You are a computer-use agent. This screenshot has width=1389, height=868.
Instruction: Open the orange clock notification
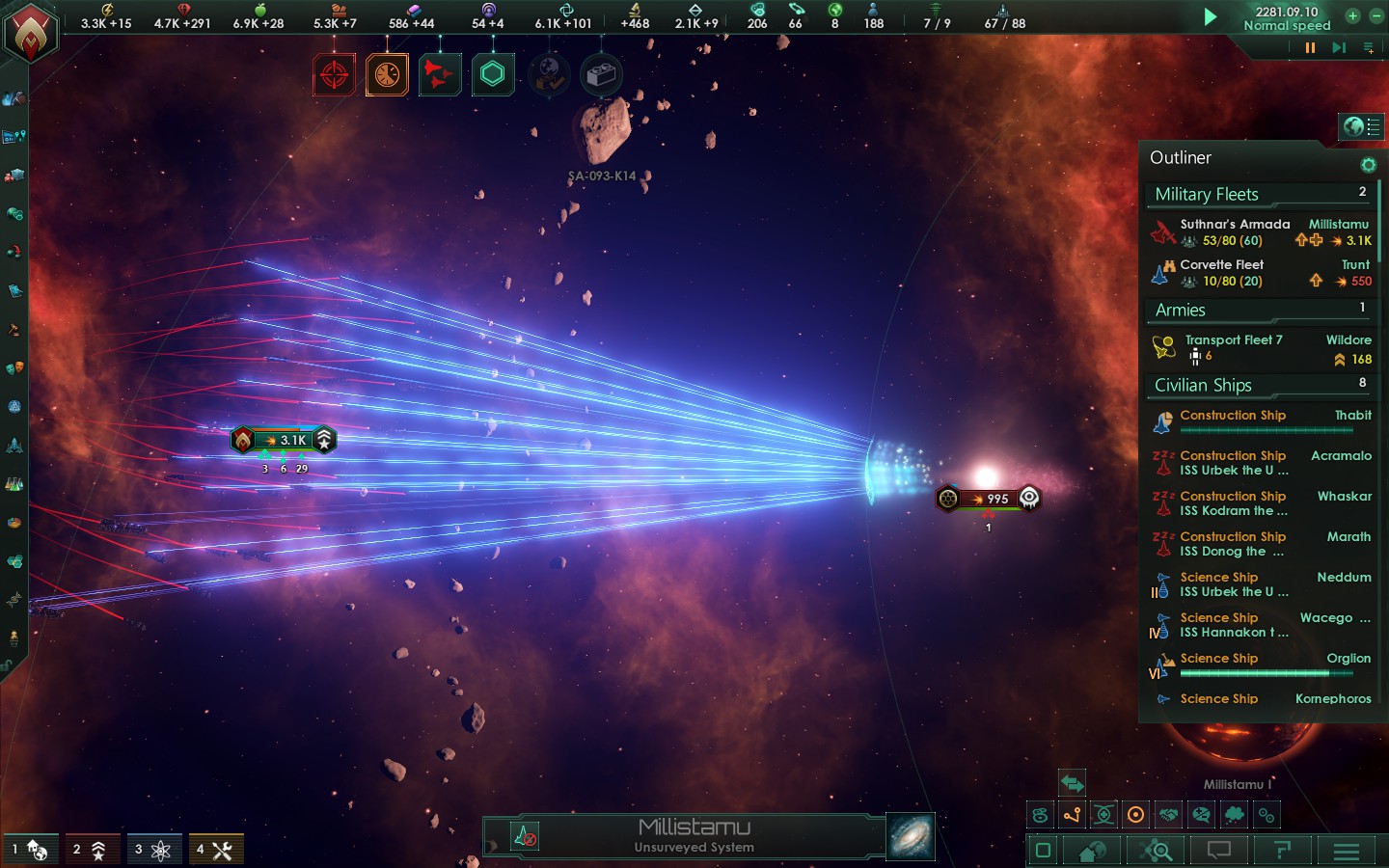point(387,74)
